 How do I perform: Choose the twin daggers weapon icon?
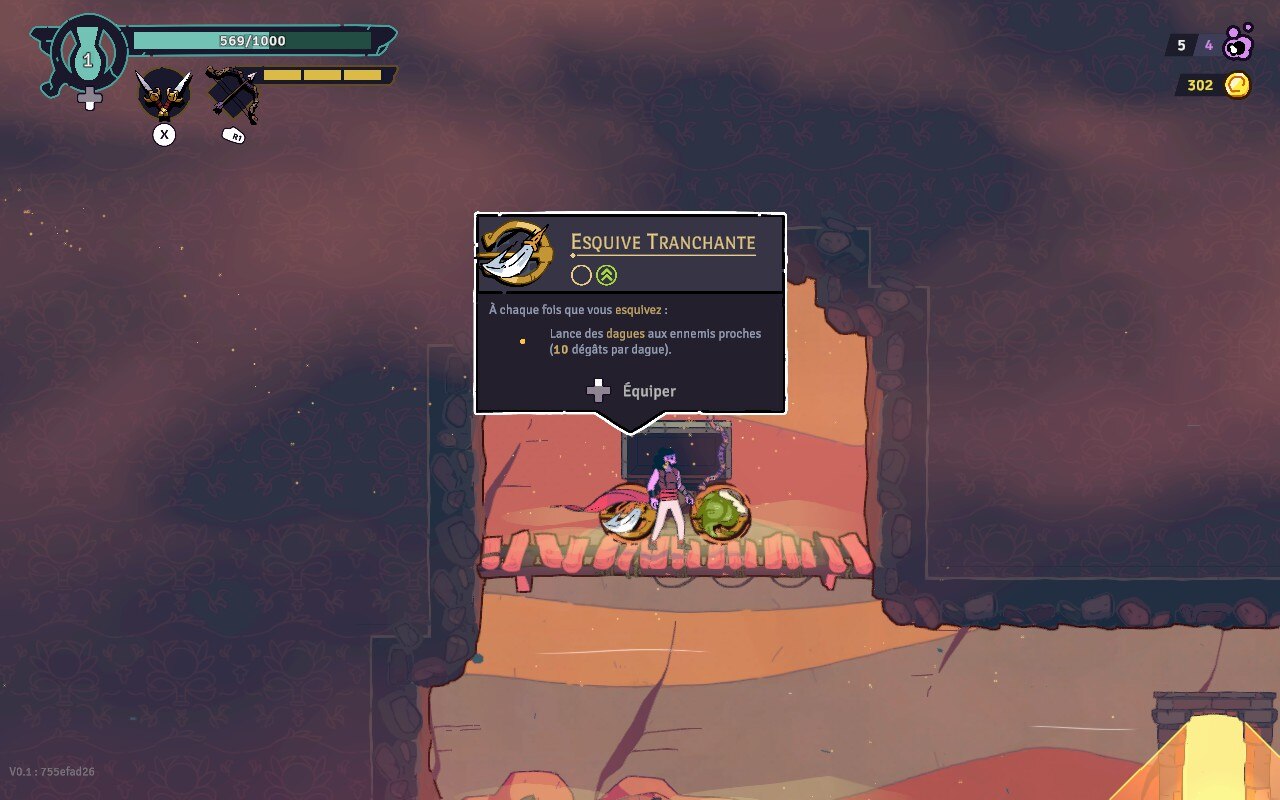tap(163, 93)
